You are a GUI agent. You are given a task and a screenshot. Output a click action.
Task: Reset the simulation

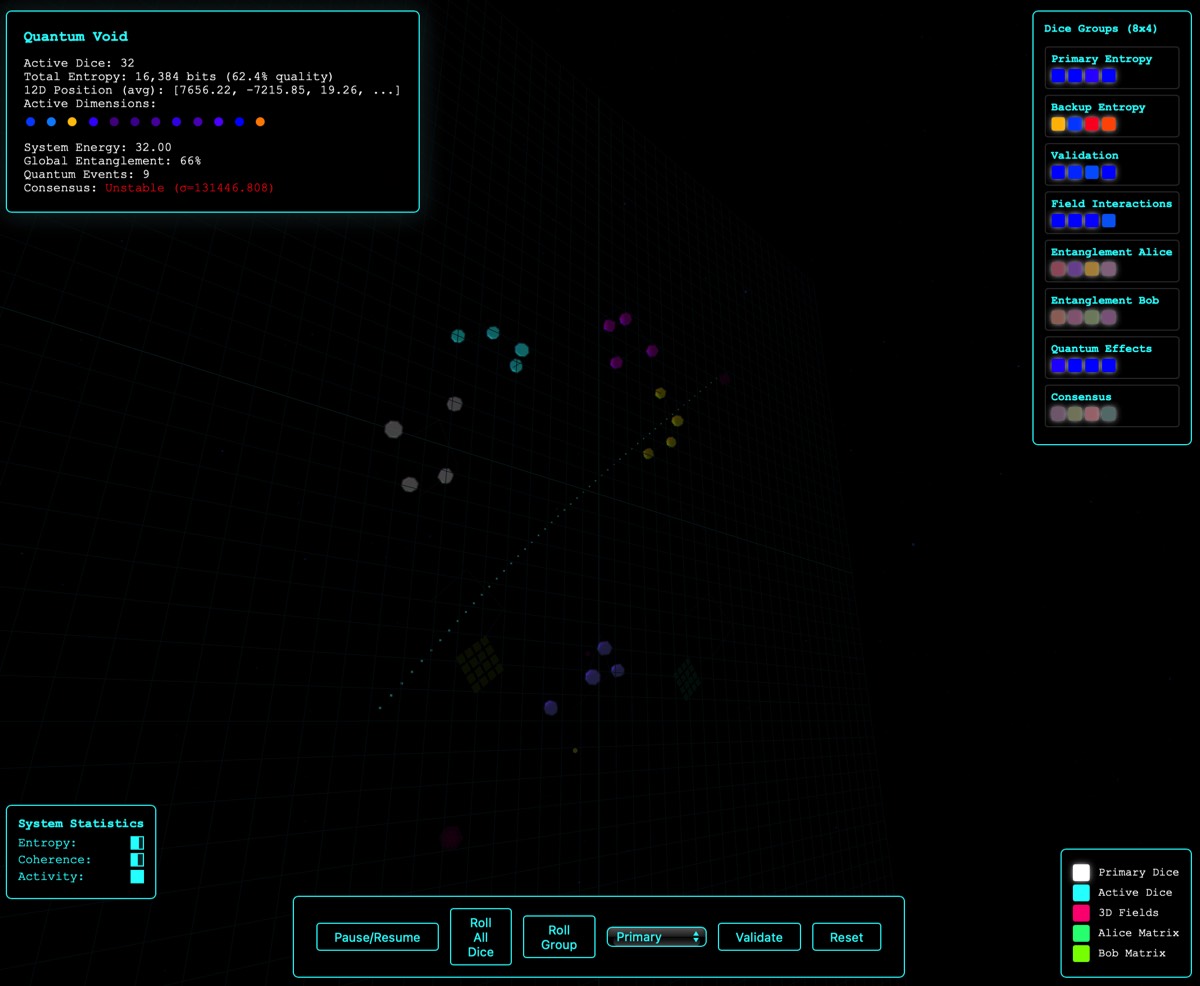[x=846, y=937]
